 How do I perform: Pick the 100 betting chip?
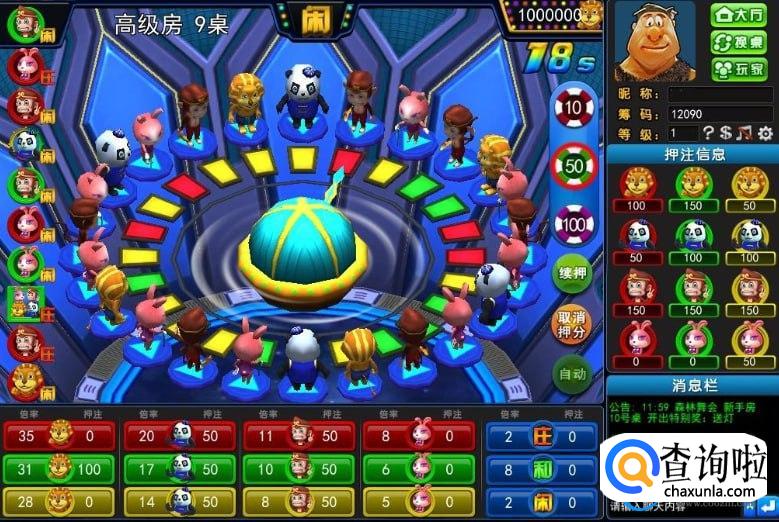[x=574, y=223]
